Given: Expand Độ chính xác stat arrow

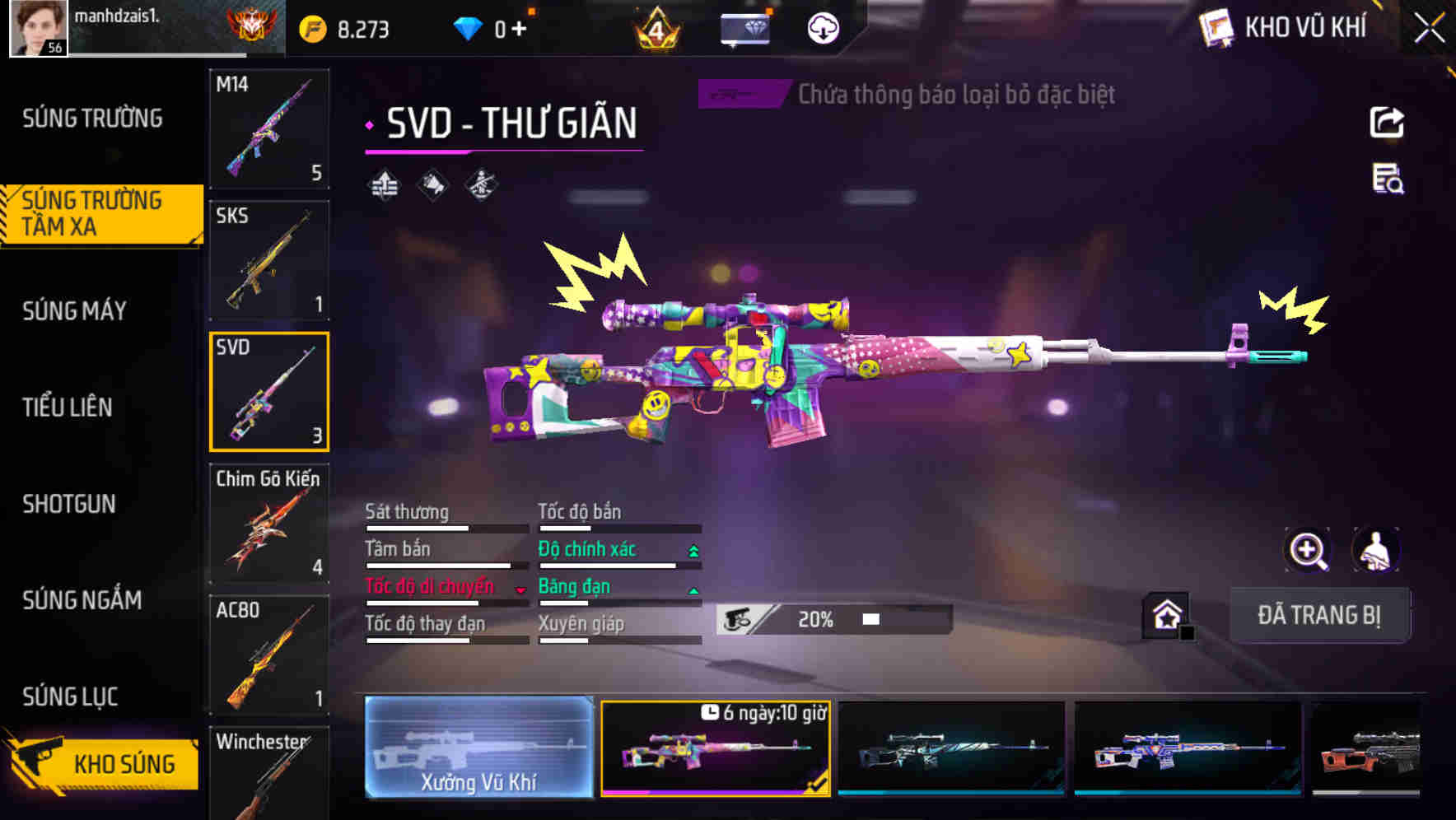Looking at the screenshot, I should (x=692, y=550).
